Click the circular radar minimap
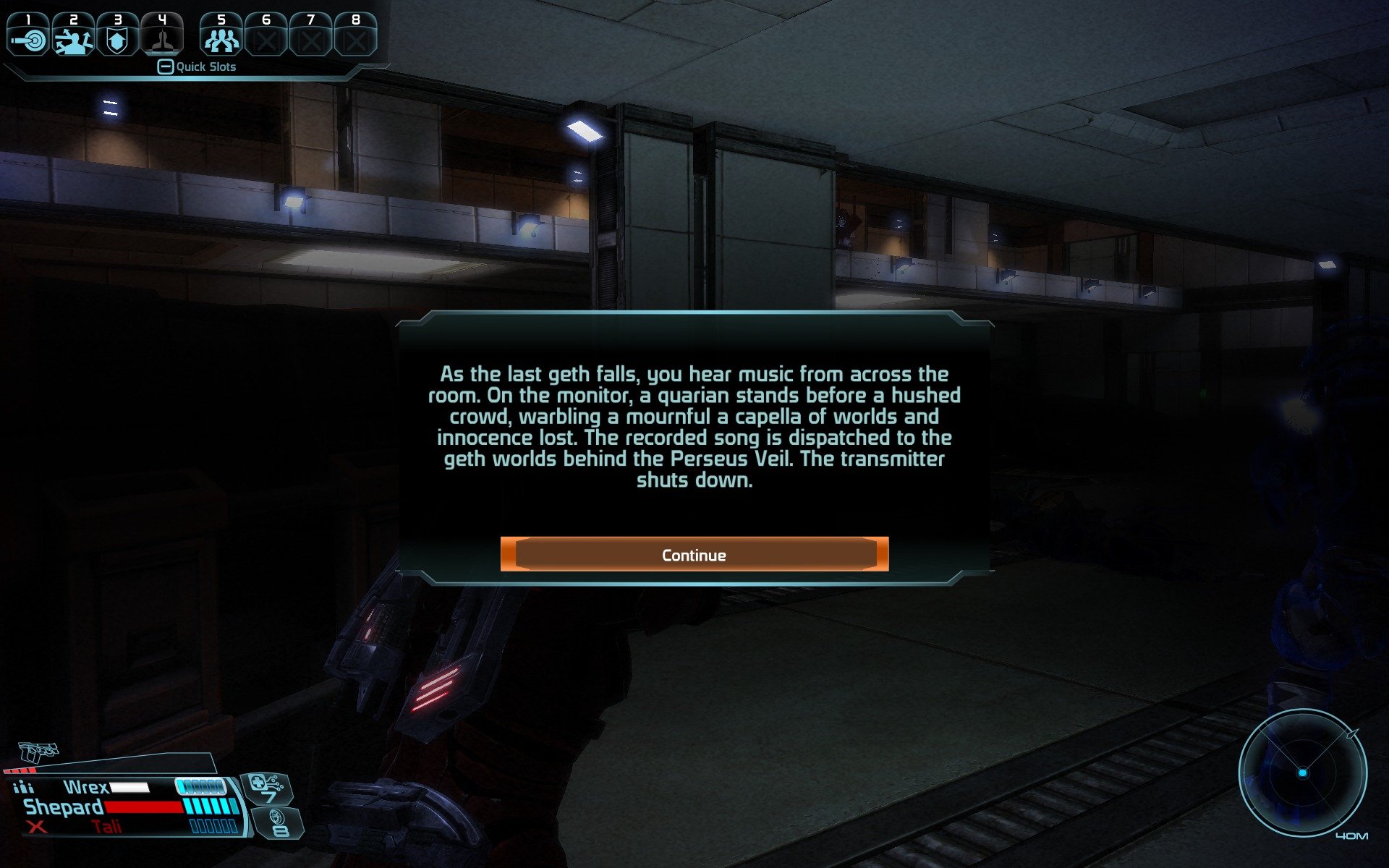This screenshot has height=868, width=1389. click(1302, 773)
